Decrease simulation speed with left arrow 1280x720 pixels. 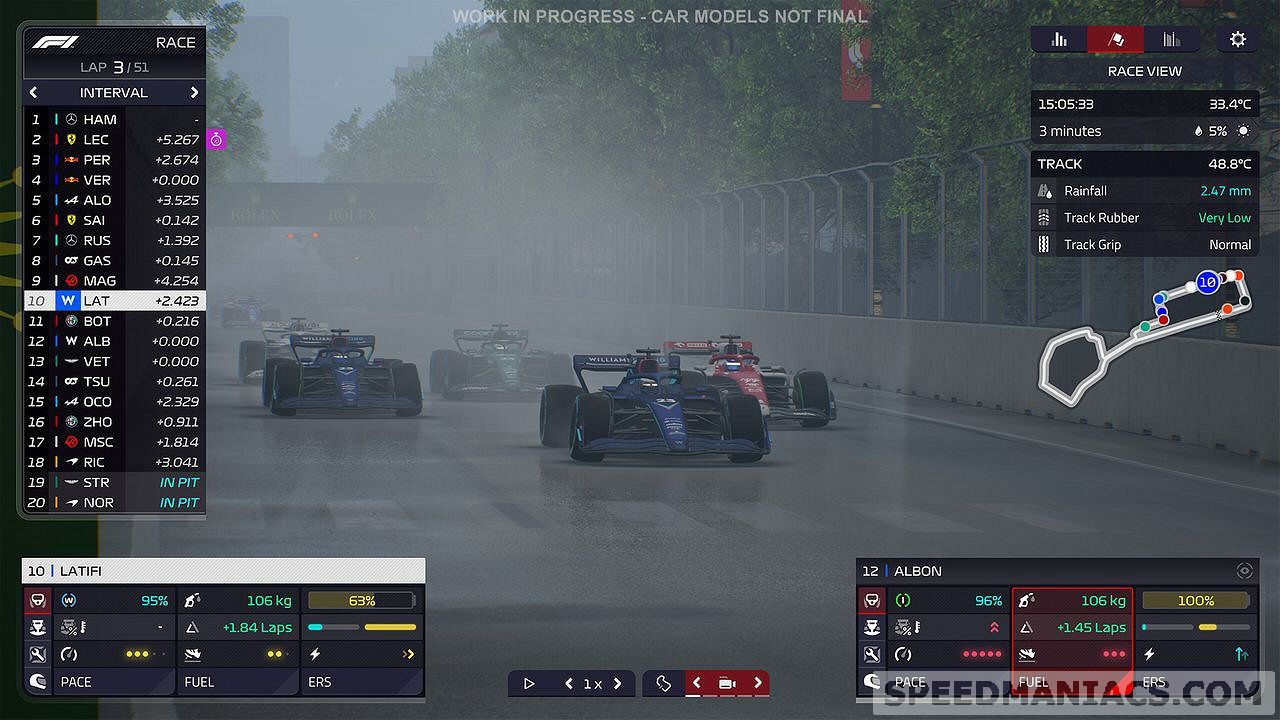[x=569, y=684]
